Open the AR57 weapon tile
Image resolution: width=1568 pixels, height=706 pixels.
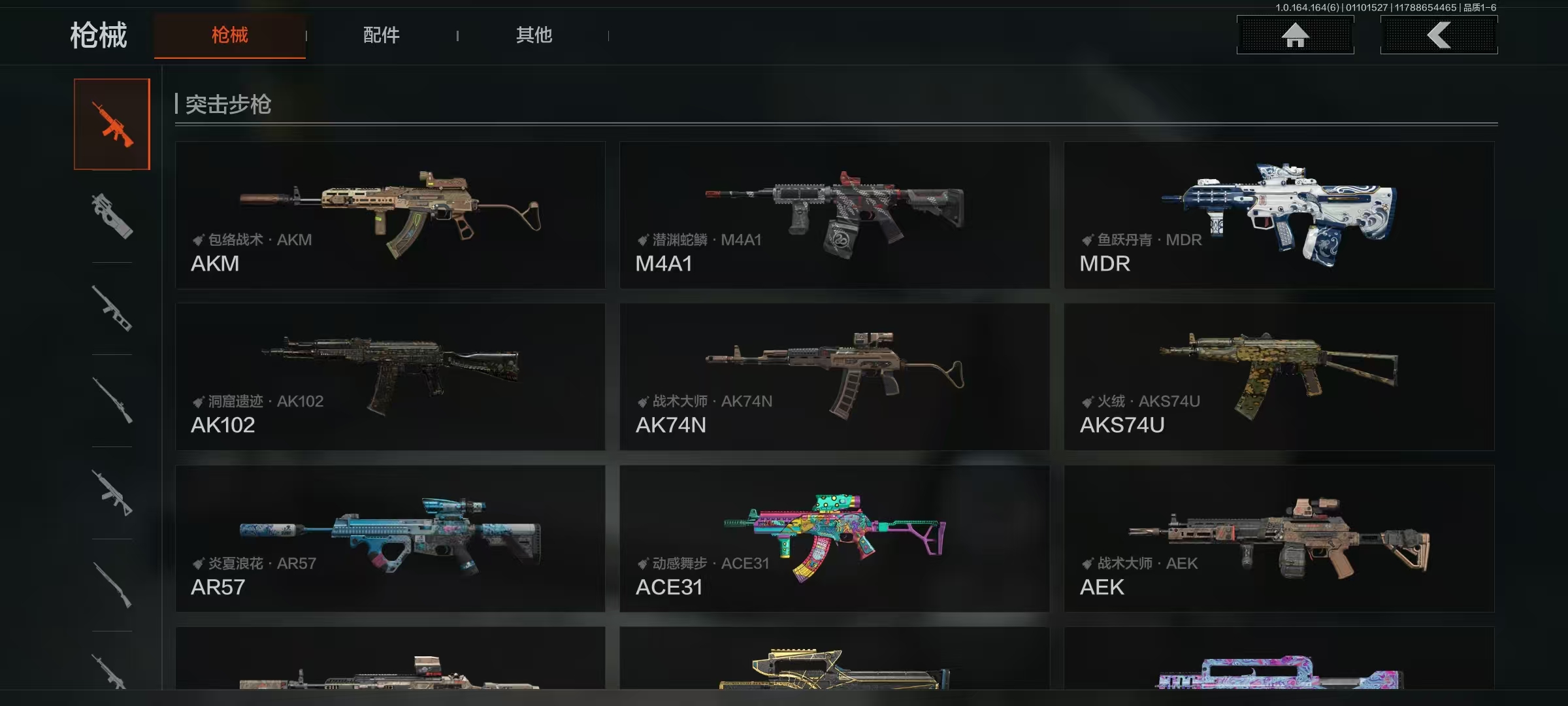(390, 539)
